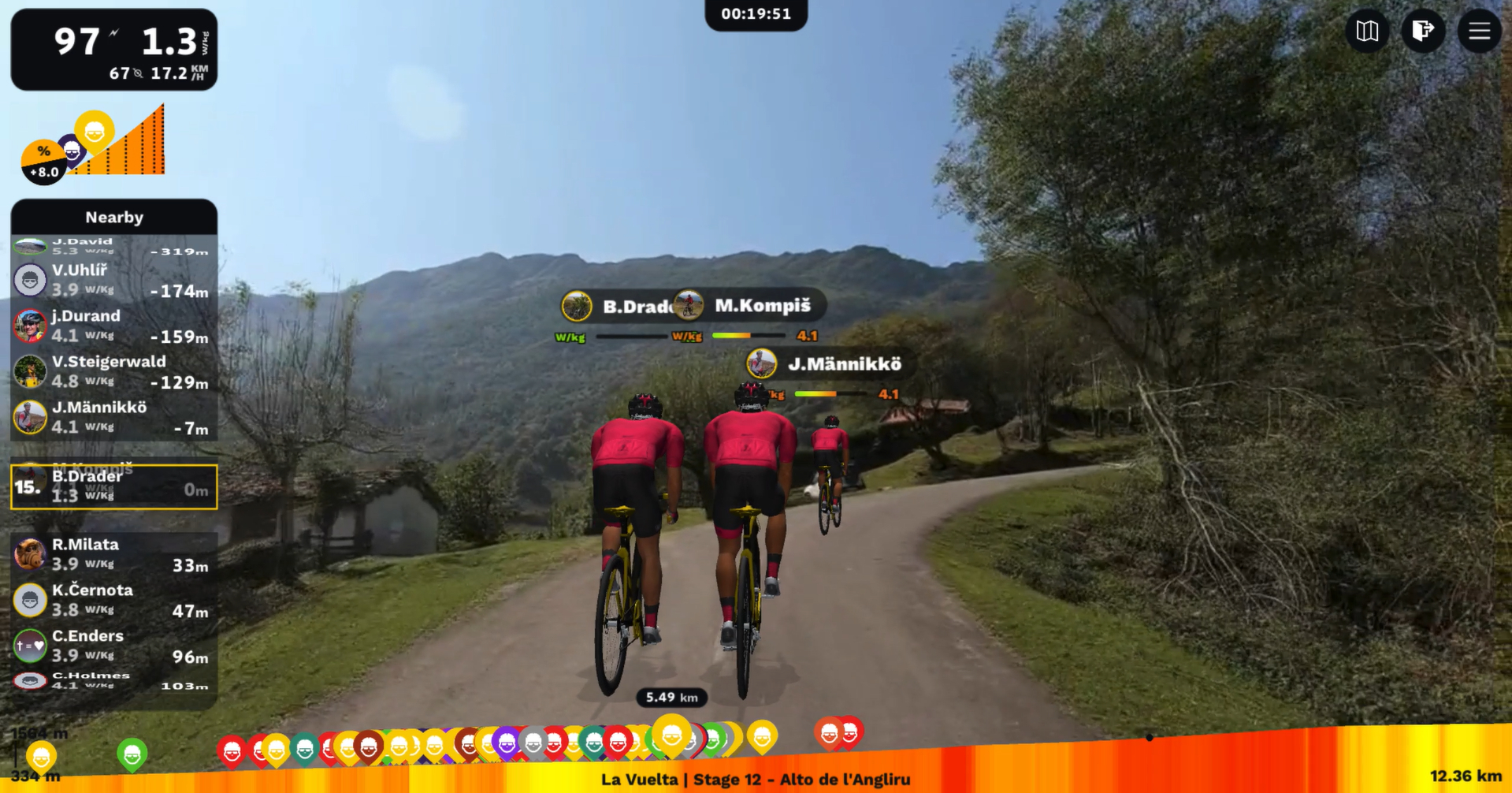Image resolution: width=1512 pixels, height=793 pixels.
Task: Click the power and speed stats panel
Action: coord(114,50)
